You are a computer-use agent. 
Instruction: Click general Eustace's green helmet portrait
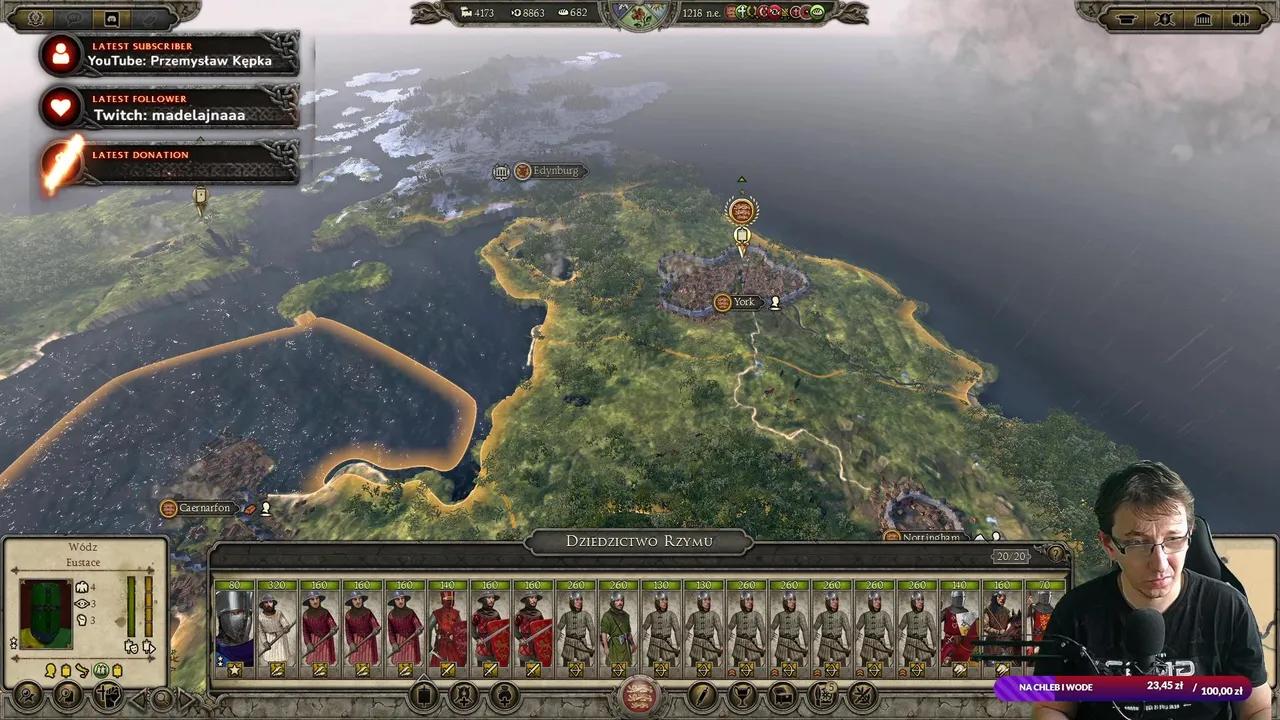(46, 614)
